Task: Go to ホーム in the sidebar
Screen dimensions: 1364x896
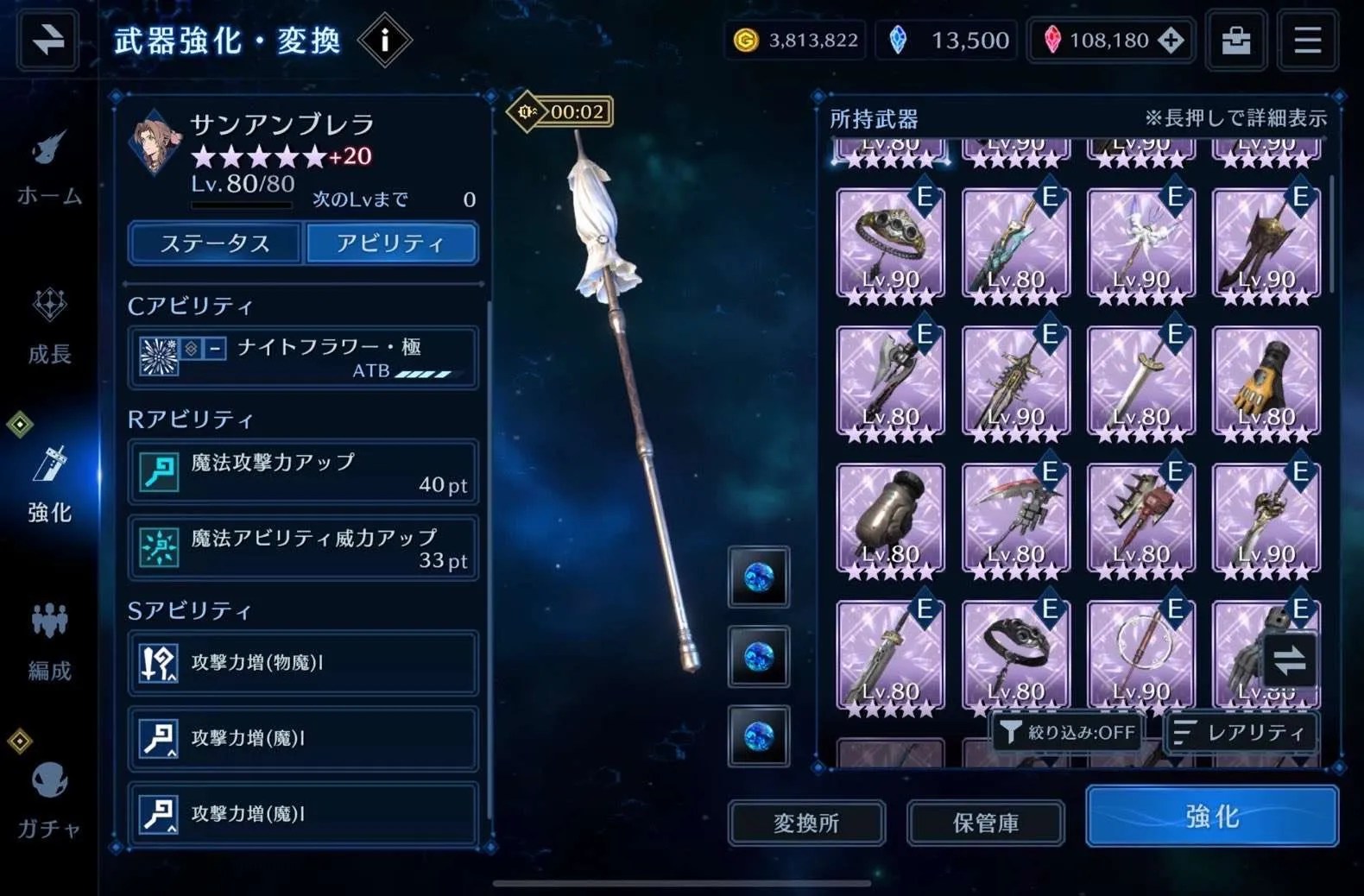Action: click(49, 170)
